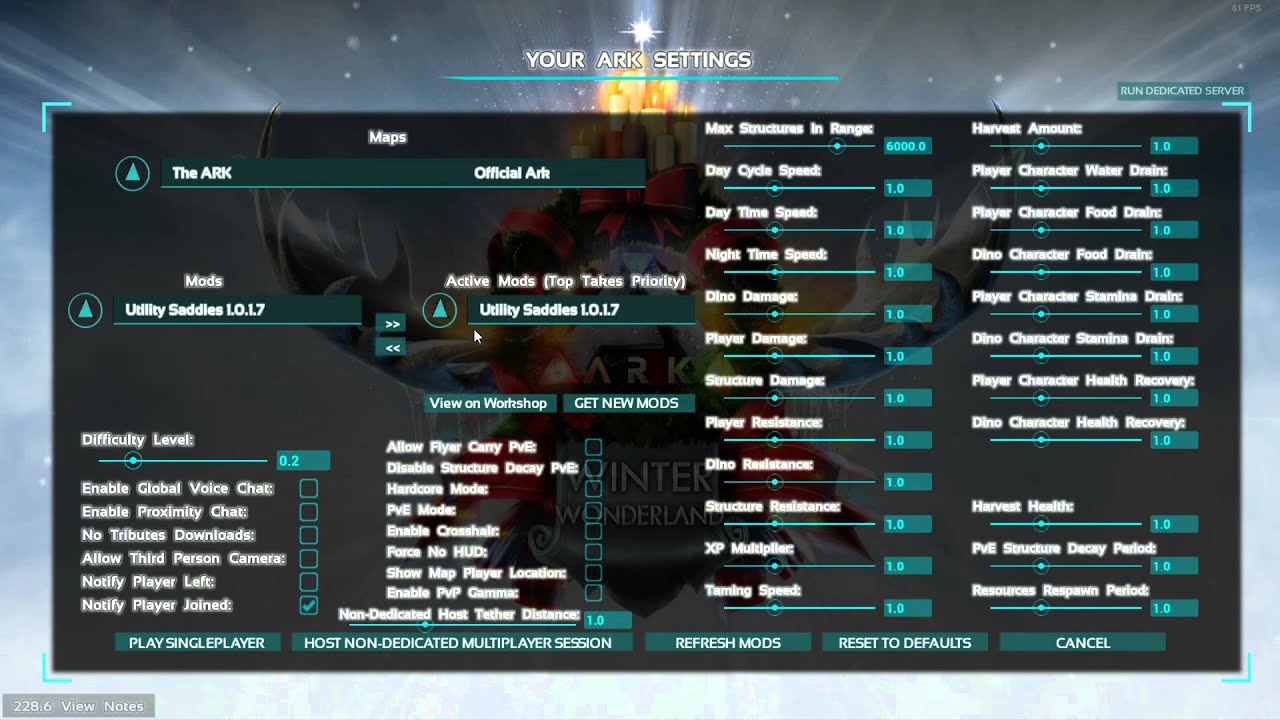Tick Allow Flyer Carry PvE checkbox
This screenshot has height=720, width=1280.
(593, 447)
